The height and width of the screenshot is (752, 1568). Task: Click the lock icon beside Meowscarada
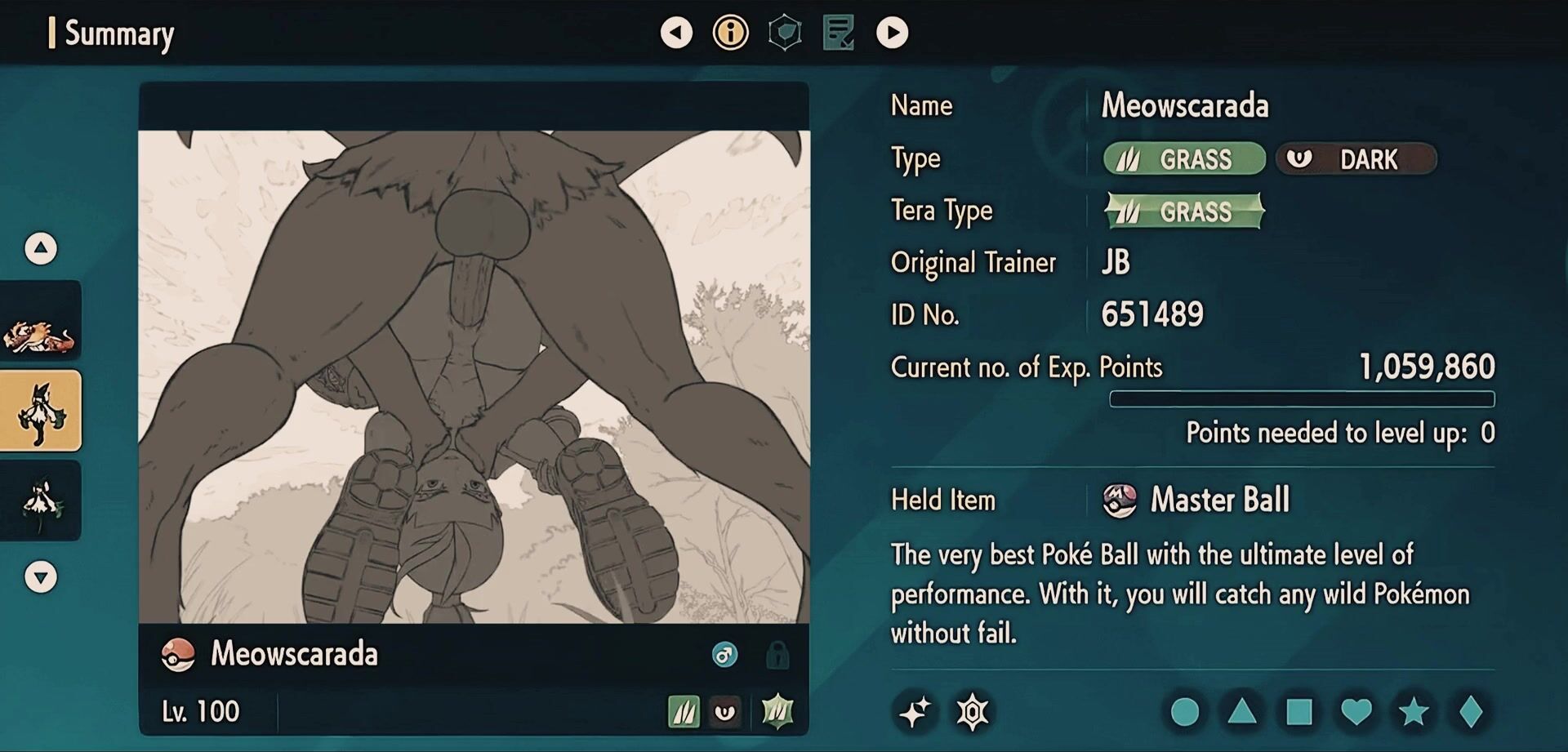pyautogui.click(x=777, y=655)
